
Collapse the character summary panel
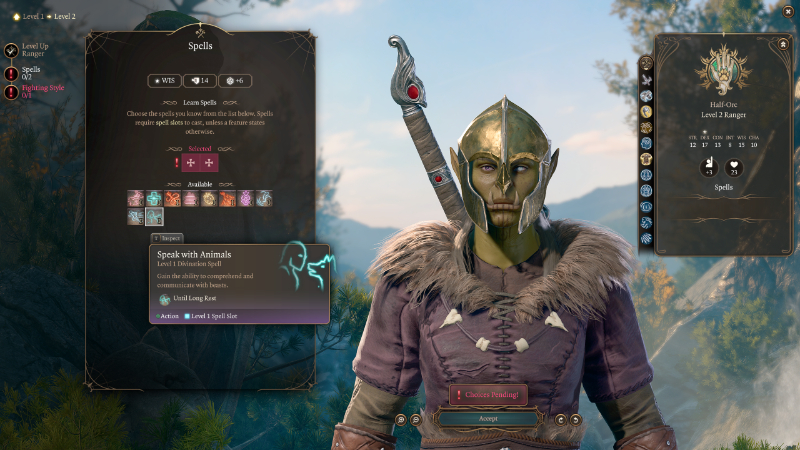783,44
